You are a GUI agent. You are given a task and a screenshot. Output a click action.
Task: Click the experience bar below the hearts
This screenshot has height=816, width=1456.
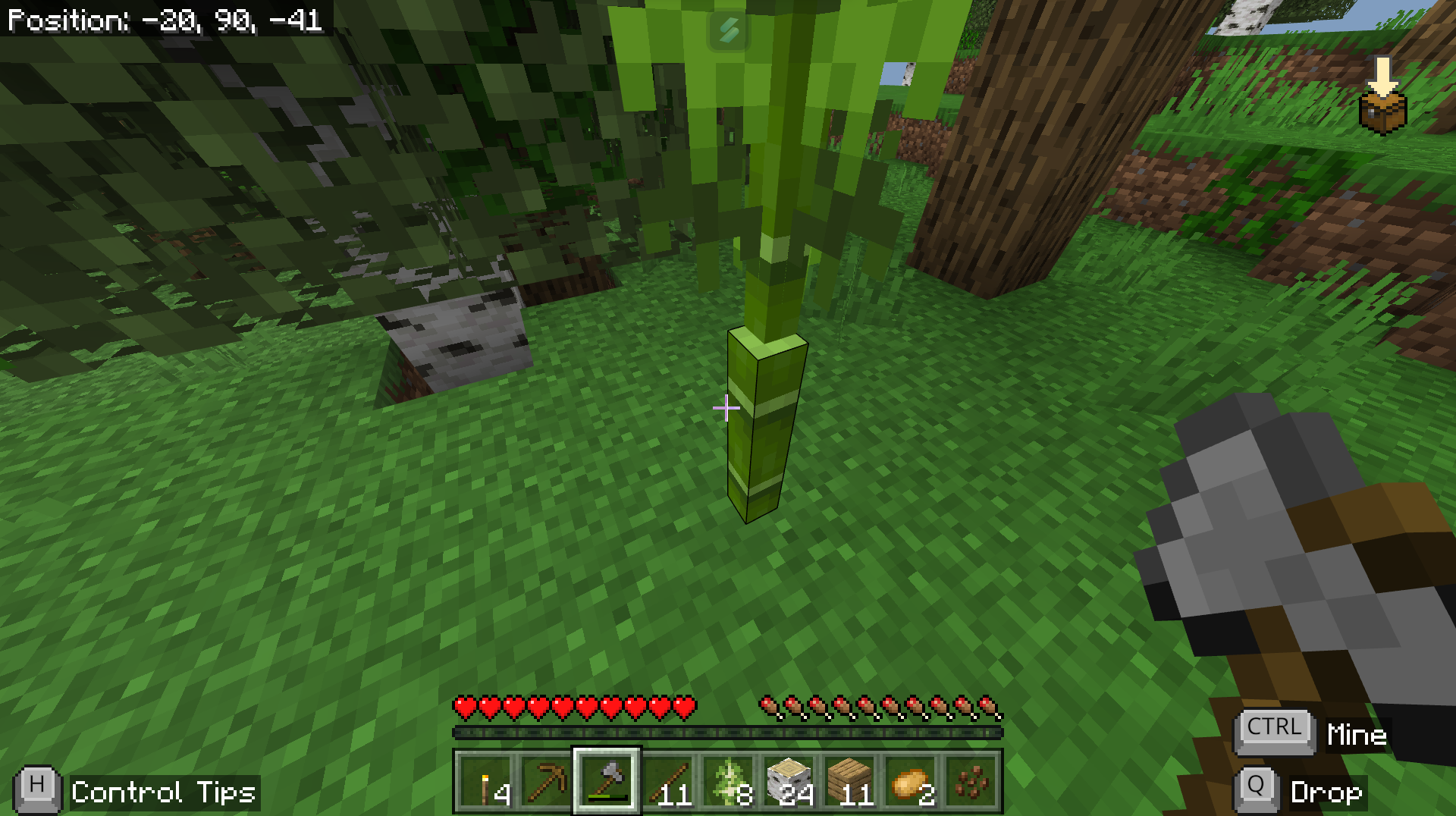pyautogui.click(x=728, y=730)
